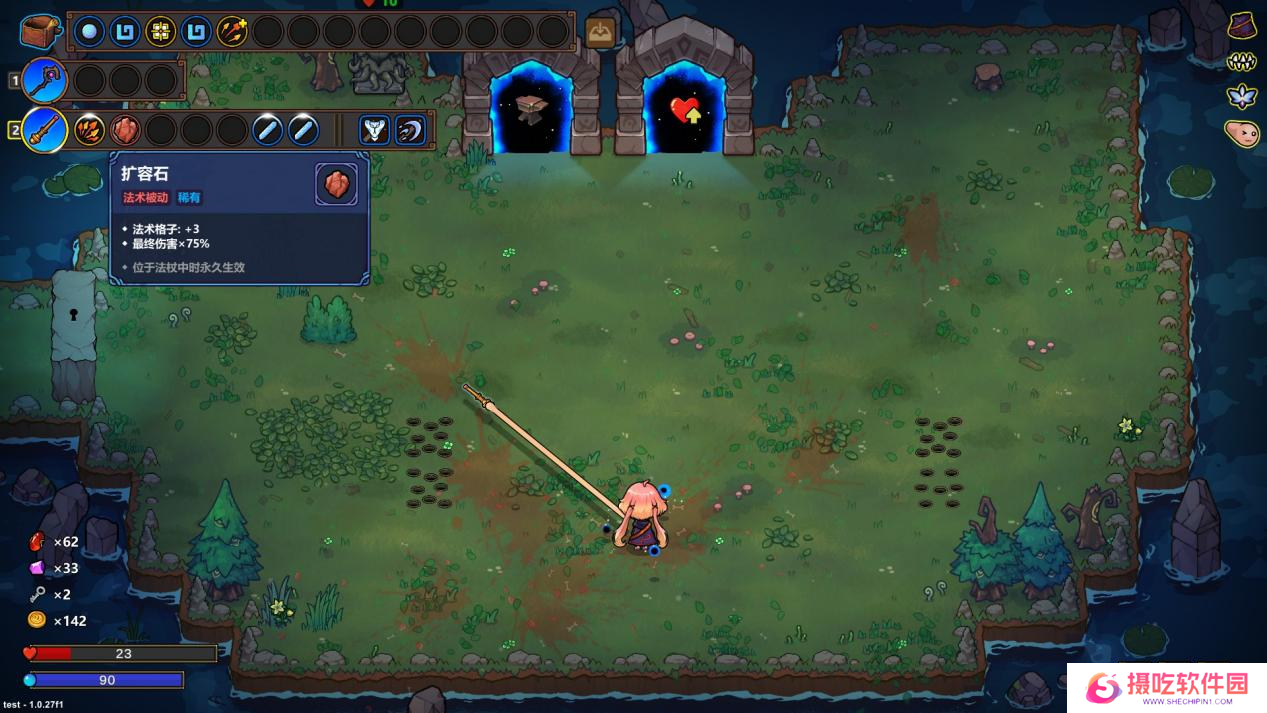1267x713 pixels.
Task: Select the white orb spell slot
Action: (89, 32)
